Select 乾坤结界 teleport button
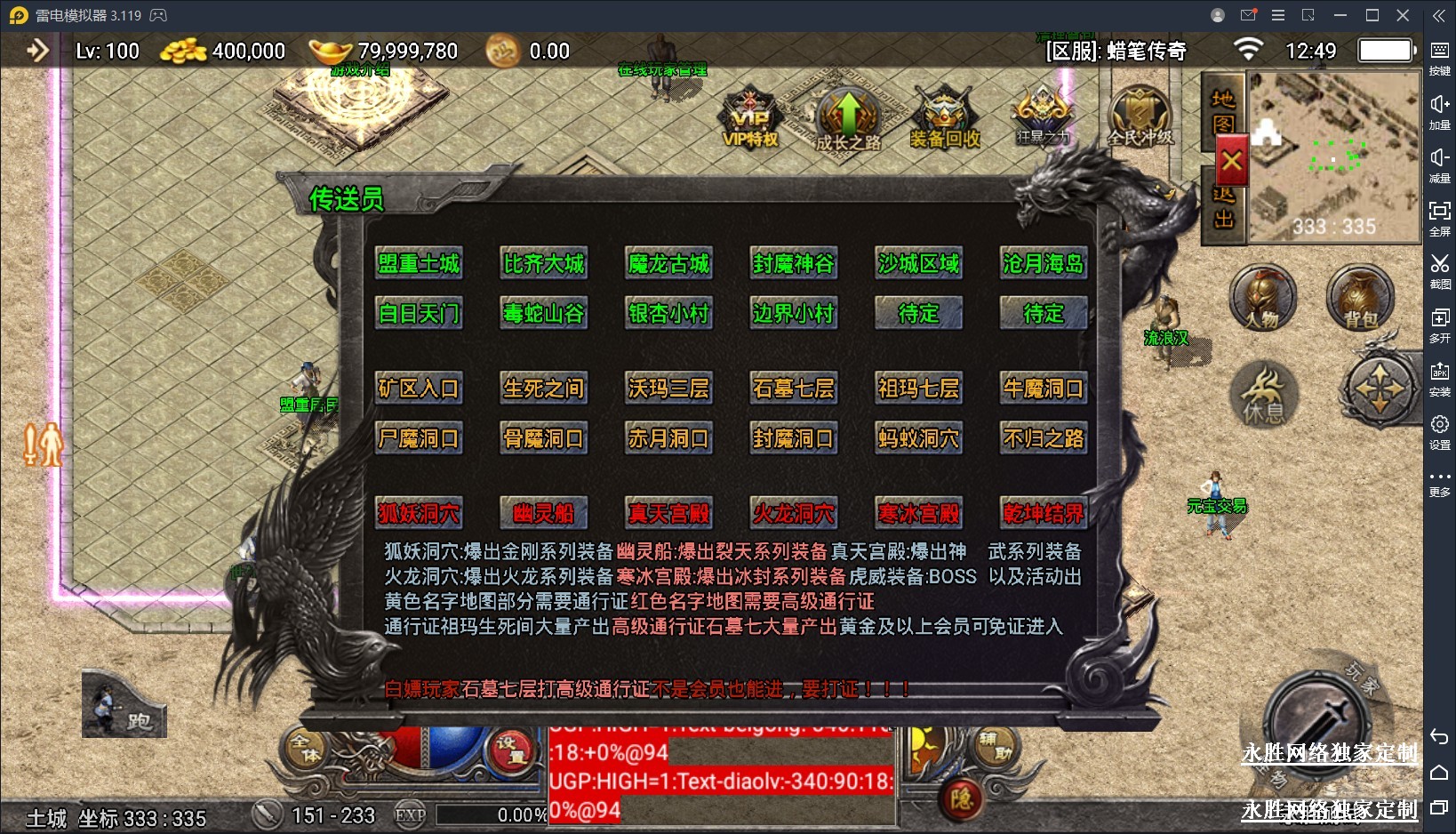Screen dimensions: 1456x834 [x=1043, y=513]
